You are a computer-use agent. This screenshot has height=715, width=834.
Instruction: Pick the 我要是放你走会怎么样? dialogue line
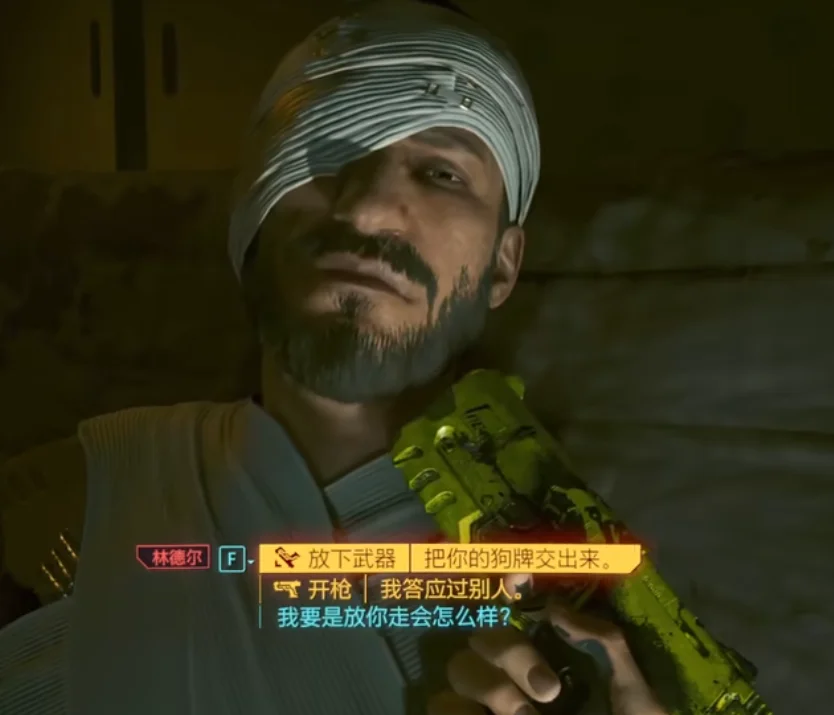(394, 618)
